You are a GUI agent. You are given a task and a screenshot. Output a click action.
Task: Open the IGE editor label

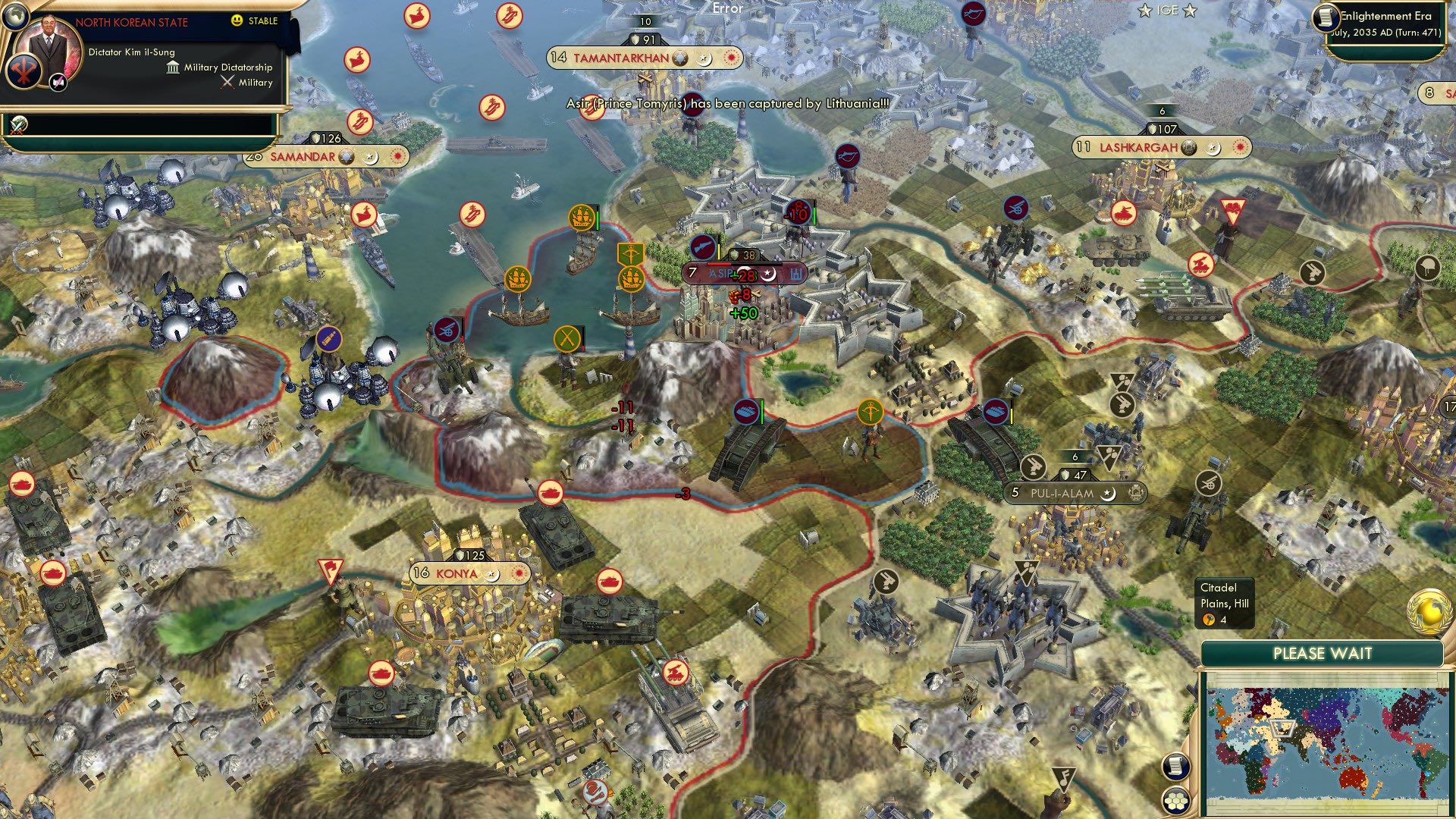point(1166,11)
